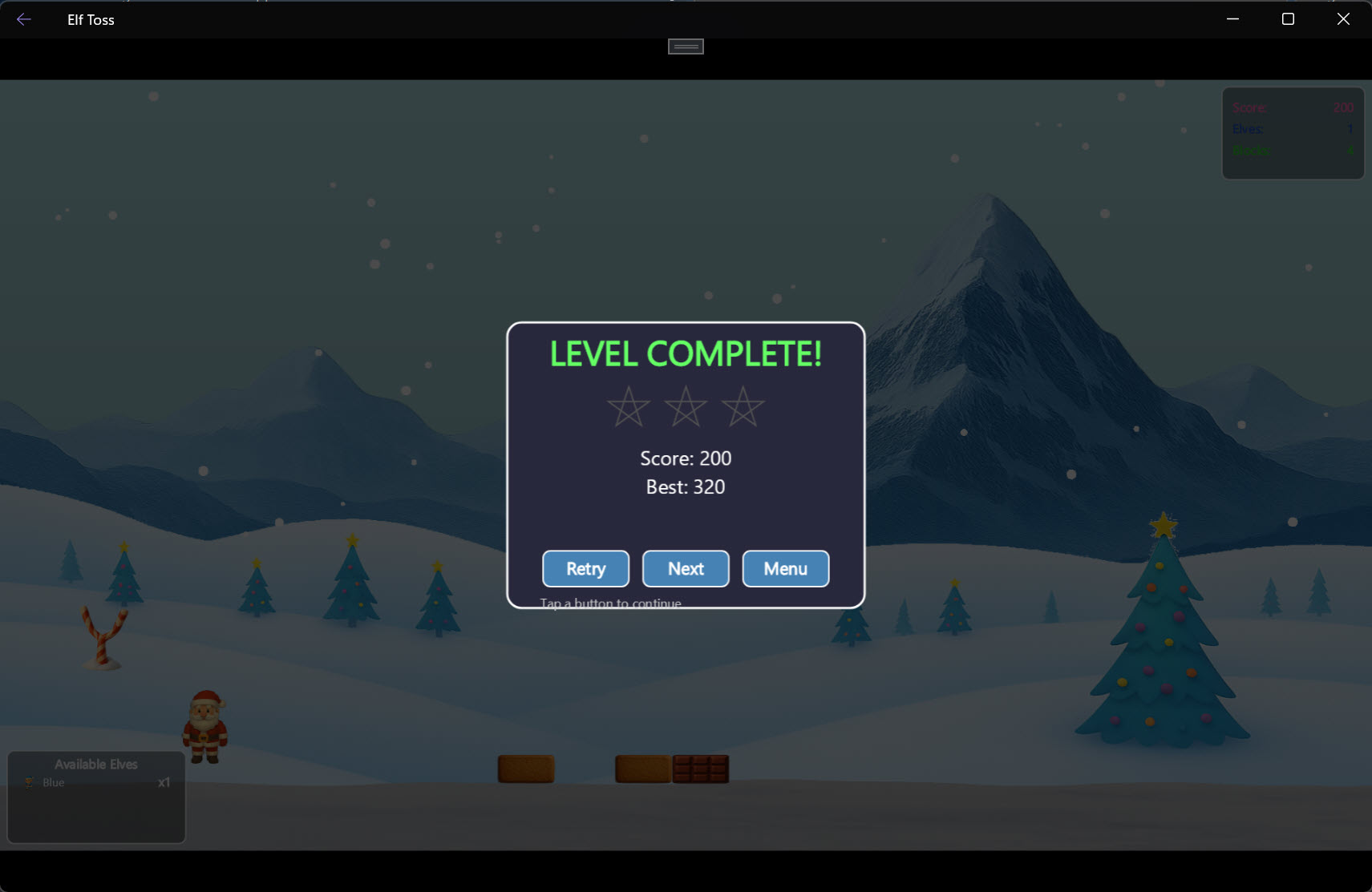The width and height of the screenshot is (1372, 892).
Task: Open the Menu from the dialog
Action: [784, 568]
